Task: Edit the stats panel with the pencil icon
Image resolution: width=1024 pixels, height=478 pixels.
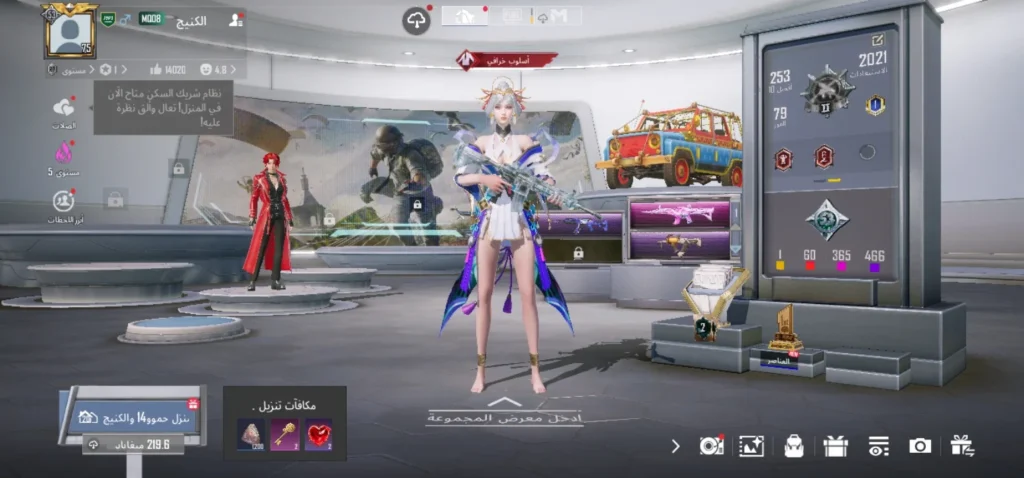Action: pyautogui.click(x=878, y=40)
